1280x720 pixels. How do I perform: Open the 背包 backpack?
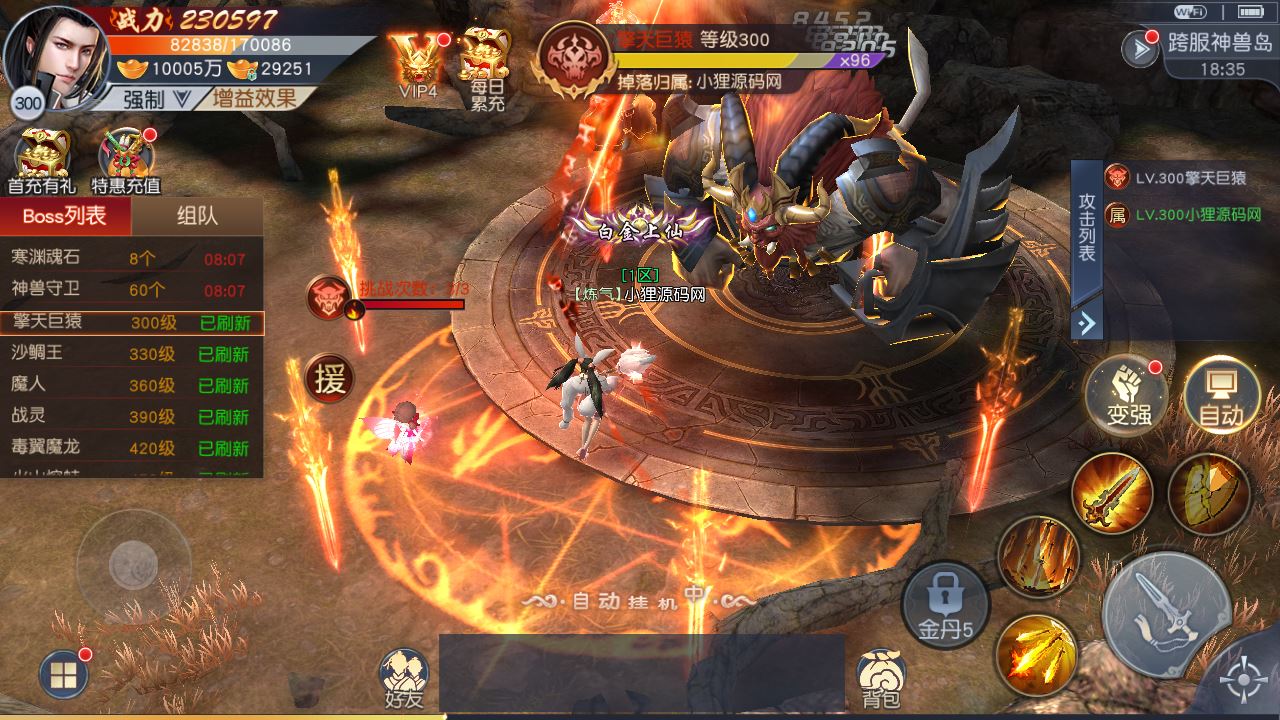click(881, 678)
